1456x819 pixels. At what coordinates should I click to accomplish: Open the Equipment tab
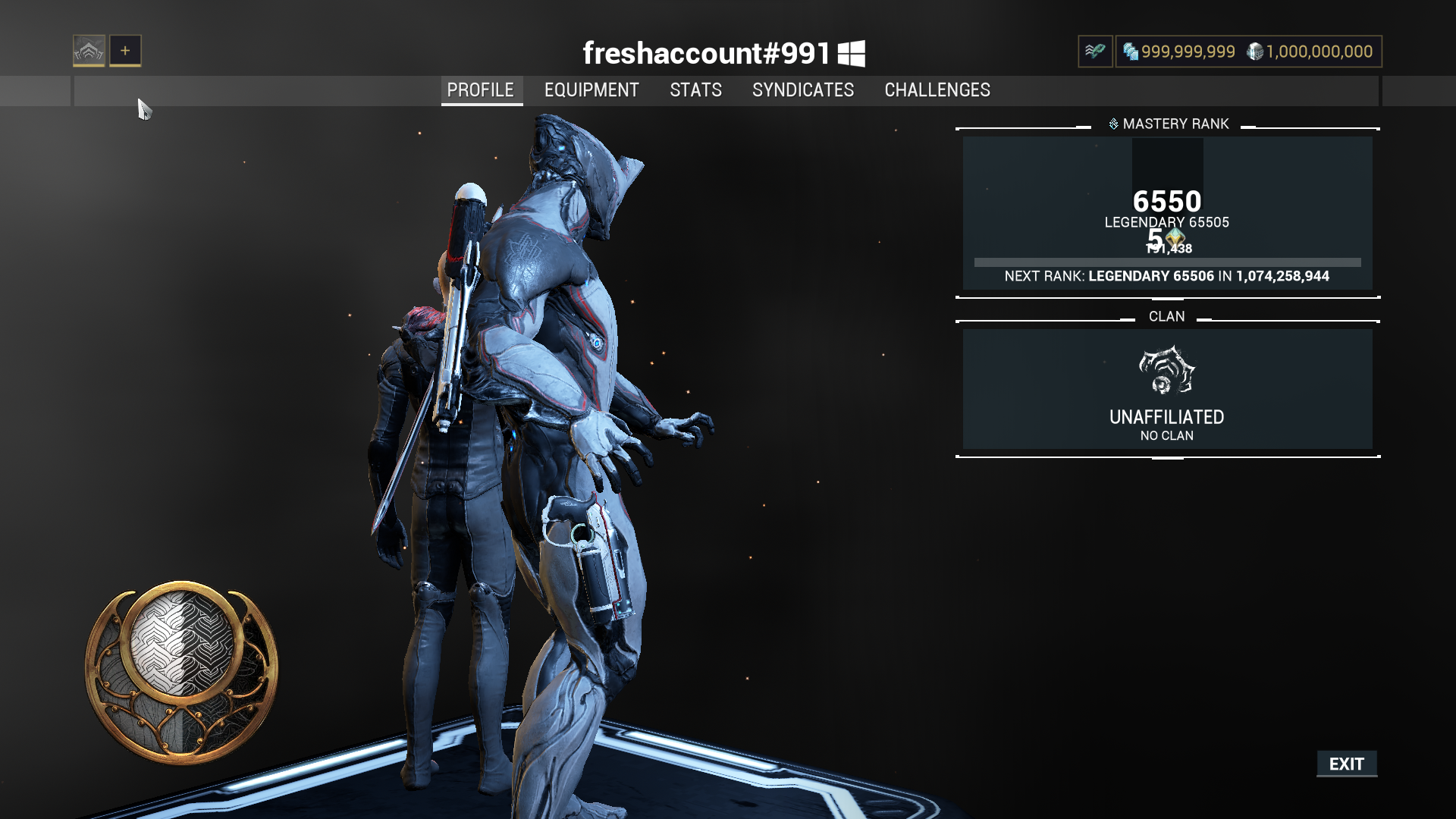[591, 90]
